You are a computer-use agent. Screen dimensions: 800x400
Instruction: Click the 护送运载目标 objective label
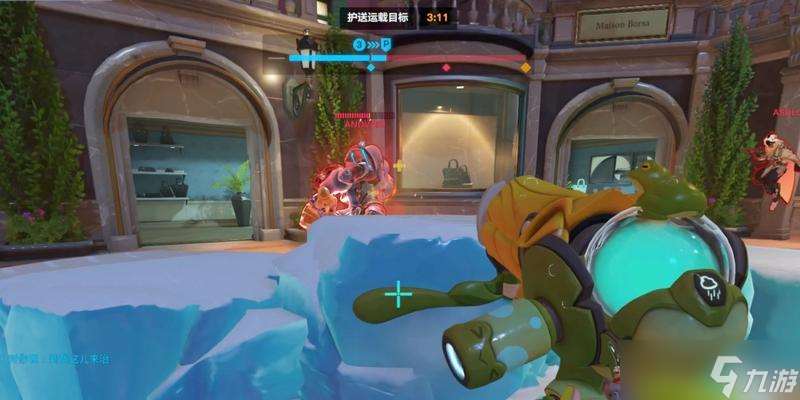[377, 16]
